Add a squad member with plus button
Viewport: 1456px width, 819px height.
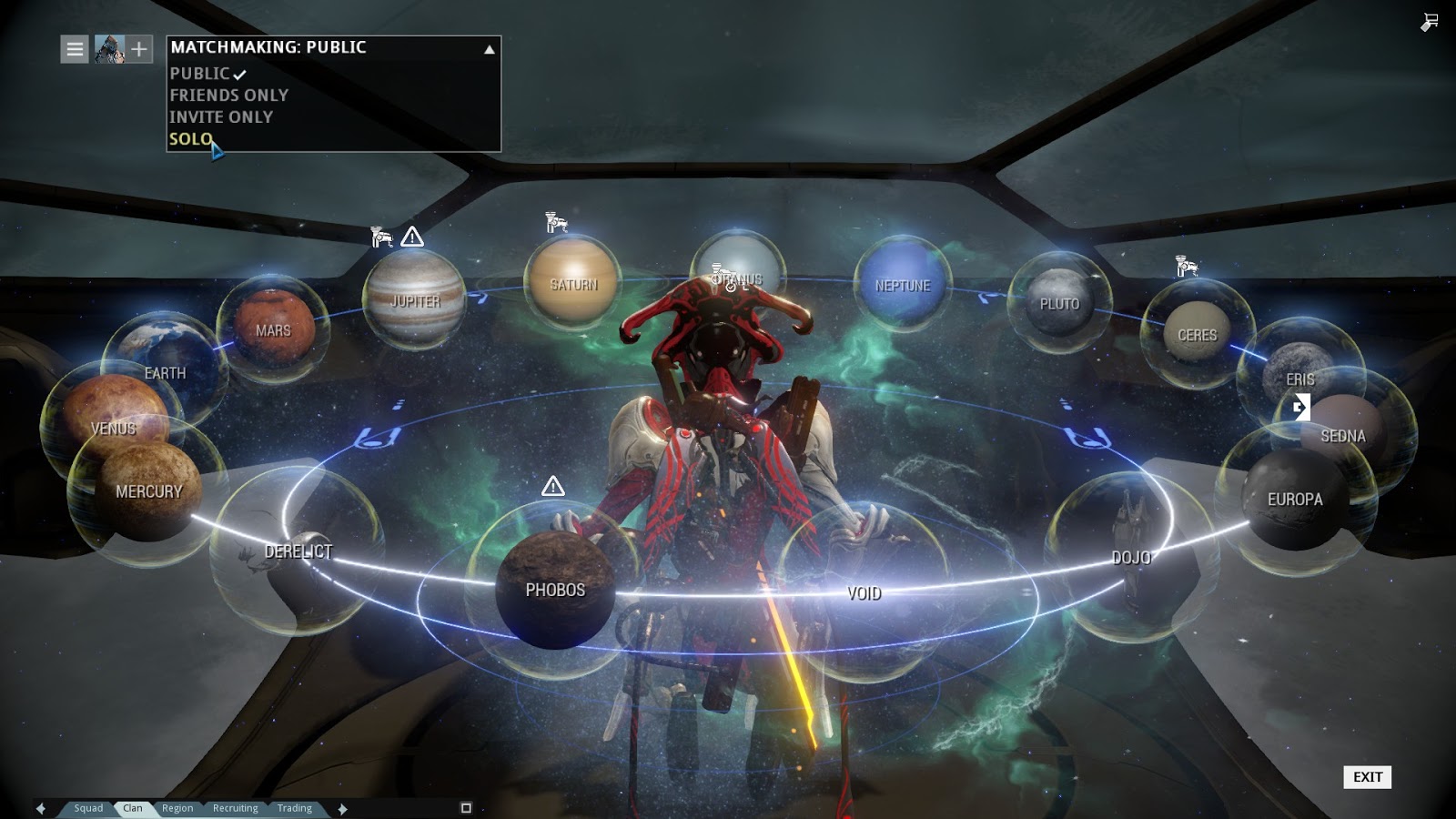[139, 49]
